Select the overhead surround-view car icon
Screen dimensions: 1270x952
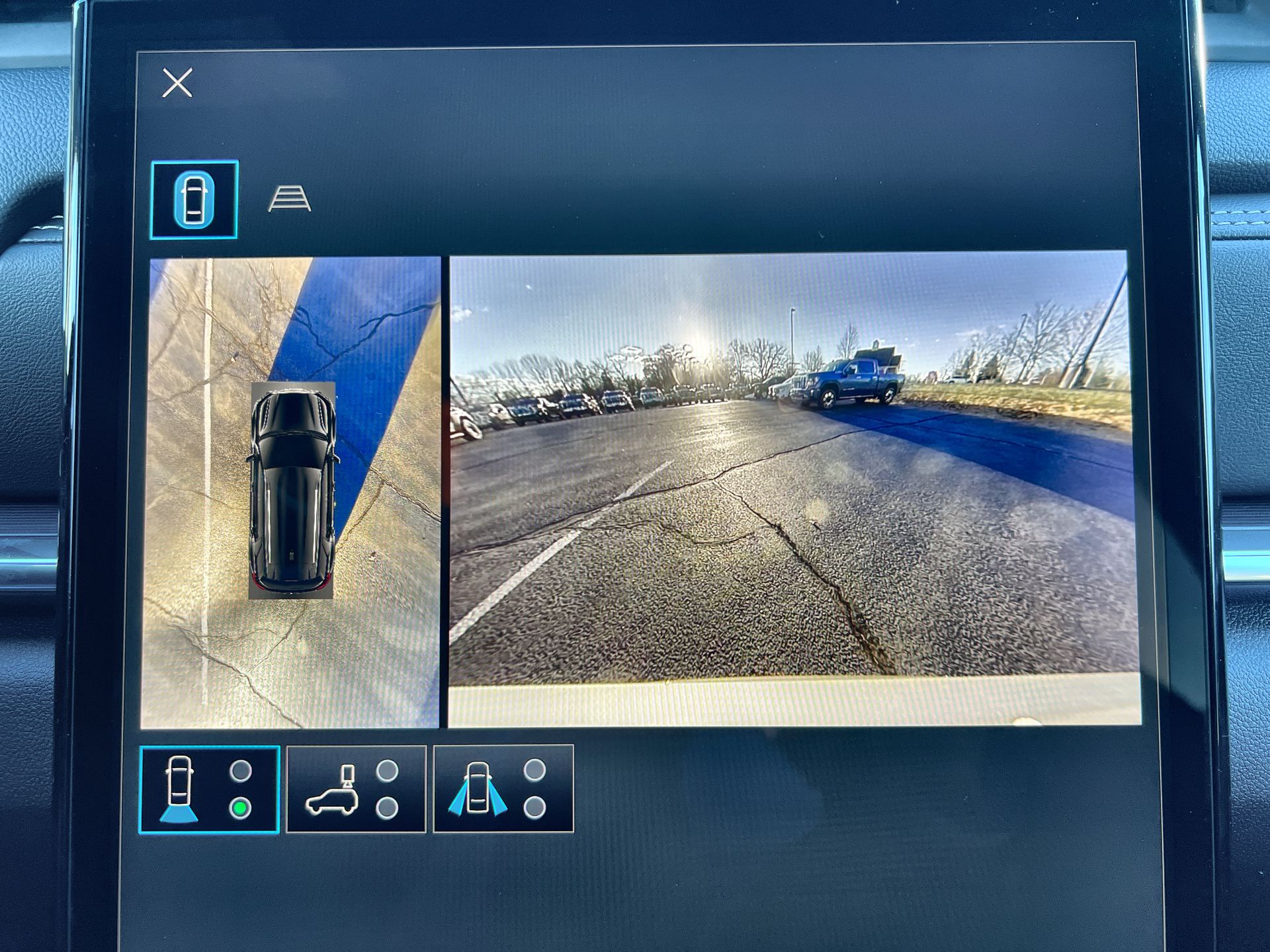pyautogui.click(x=194, y=199)
